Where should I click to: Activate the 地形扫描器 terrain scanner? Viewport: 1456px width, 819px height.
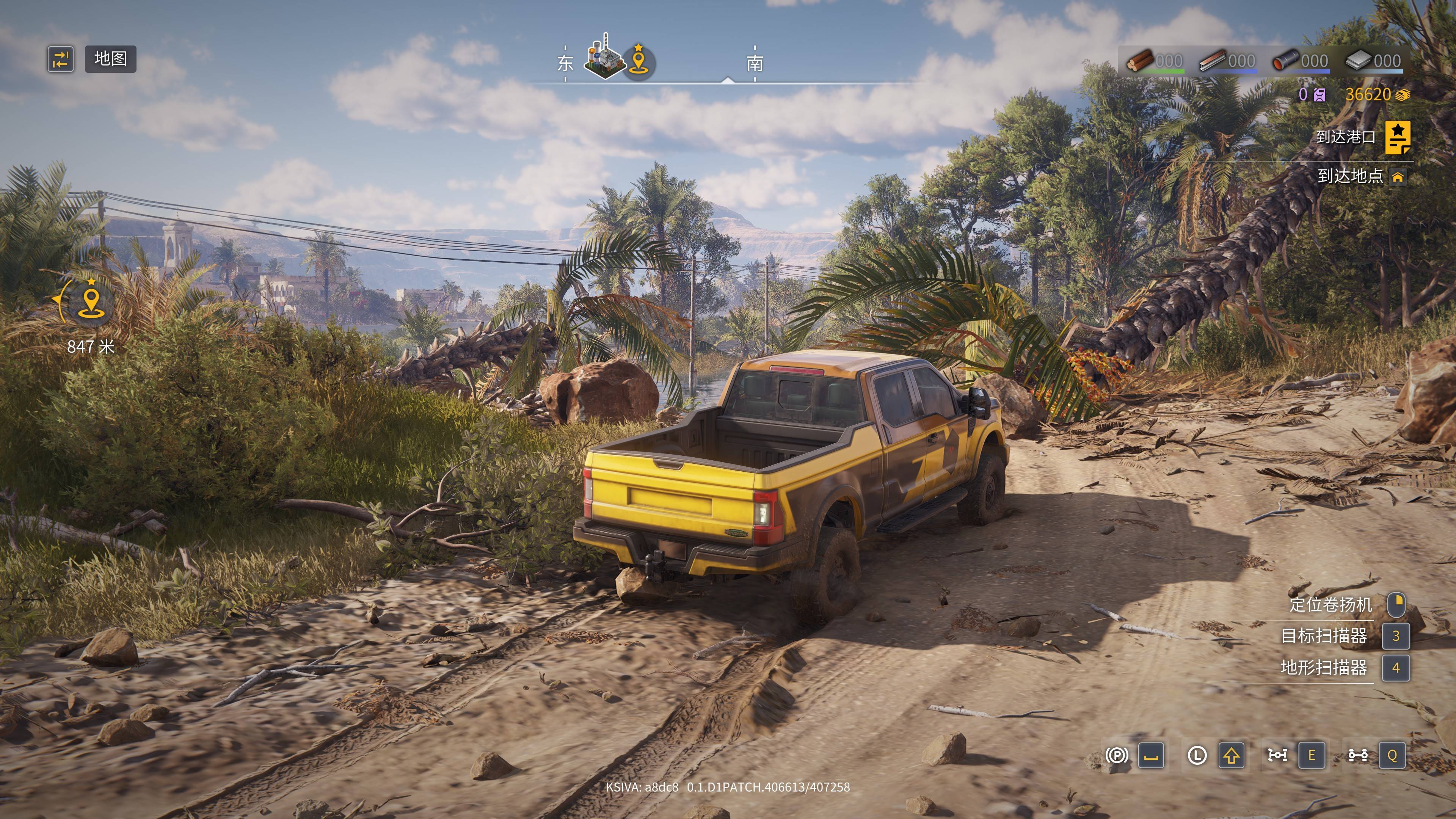(1324, 667)
